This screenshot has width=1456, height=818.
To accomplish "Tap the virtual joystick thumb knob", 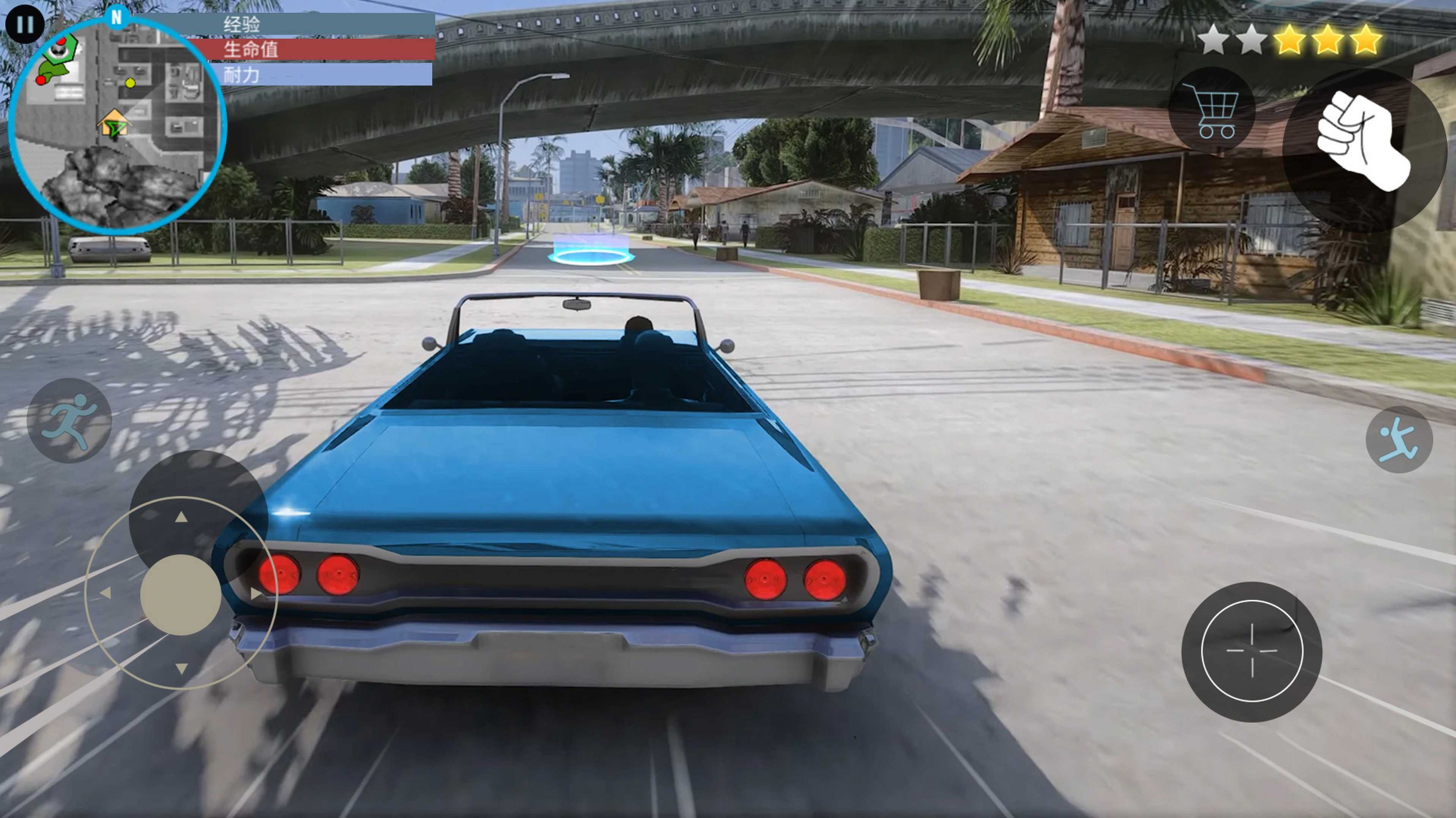I will pos(180,595).
